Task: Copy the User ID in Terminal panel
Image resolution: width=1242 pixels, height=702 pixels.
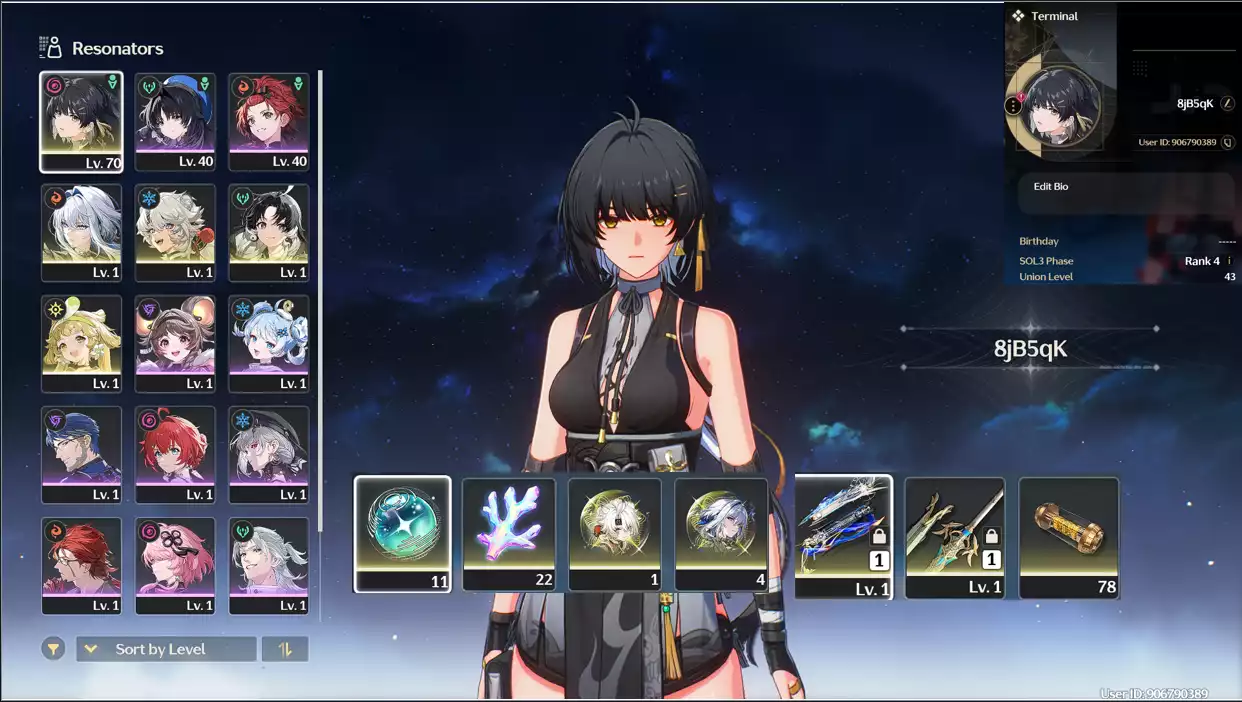Action: click(x=1228, y=143)
